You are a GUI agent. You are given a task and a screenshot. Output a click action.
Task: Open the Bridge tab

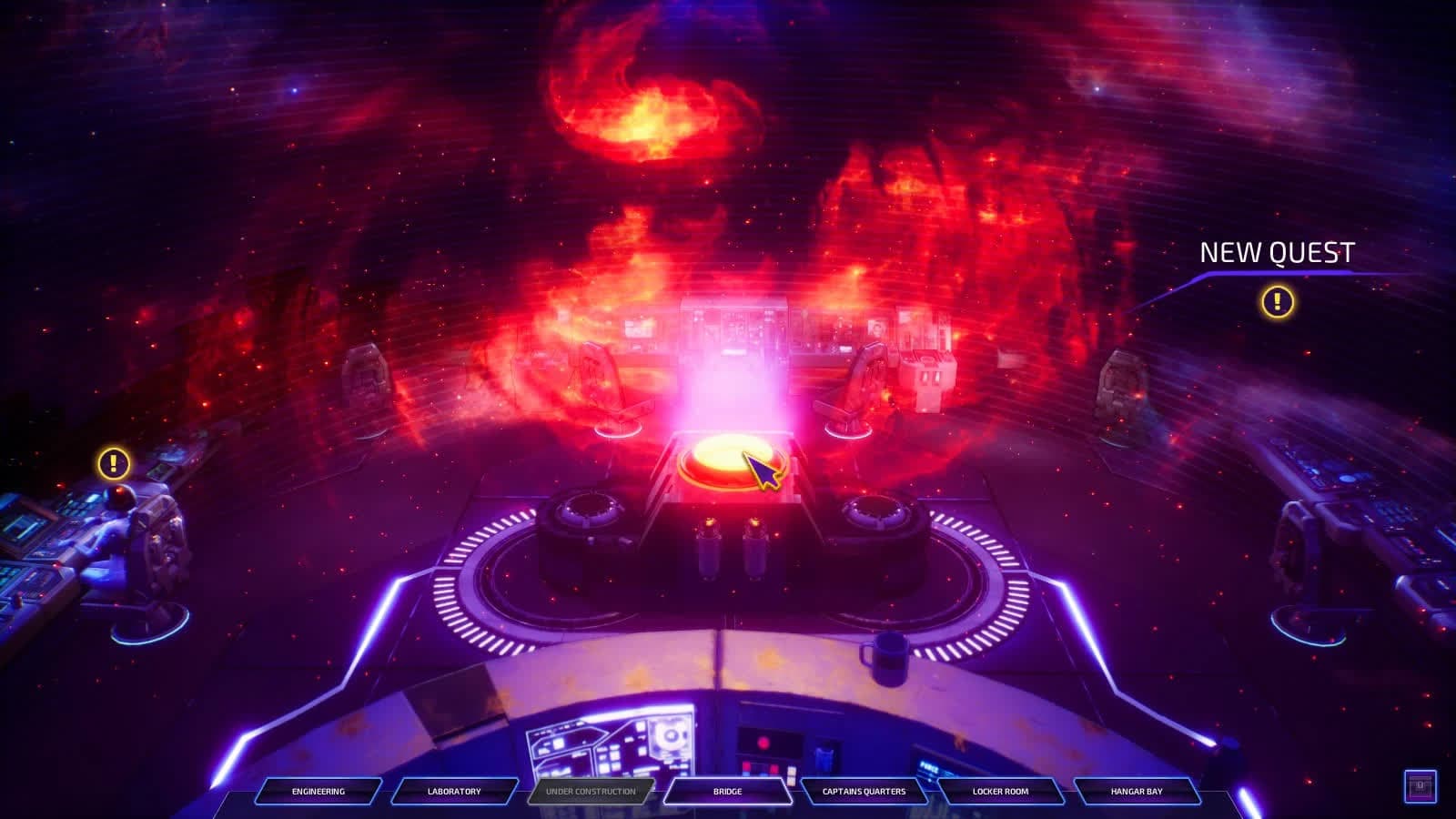(x=727, y=791)
